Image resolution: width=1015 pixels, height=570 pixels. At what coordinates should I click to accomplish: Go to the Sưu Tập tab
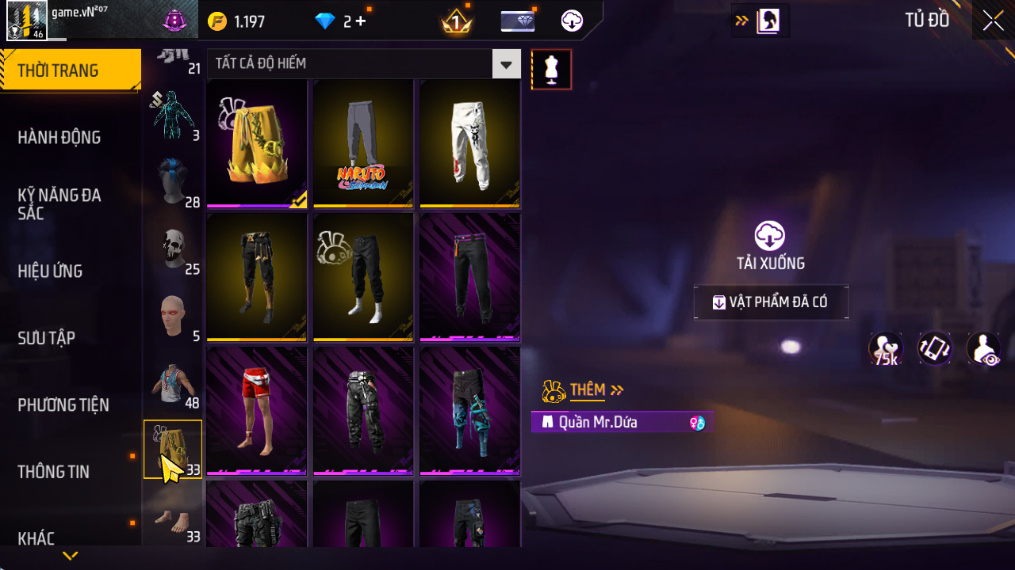pos(47,338)
